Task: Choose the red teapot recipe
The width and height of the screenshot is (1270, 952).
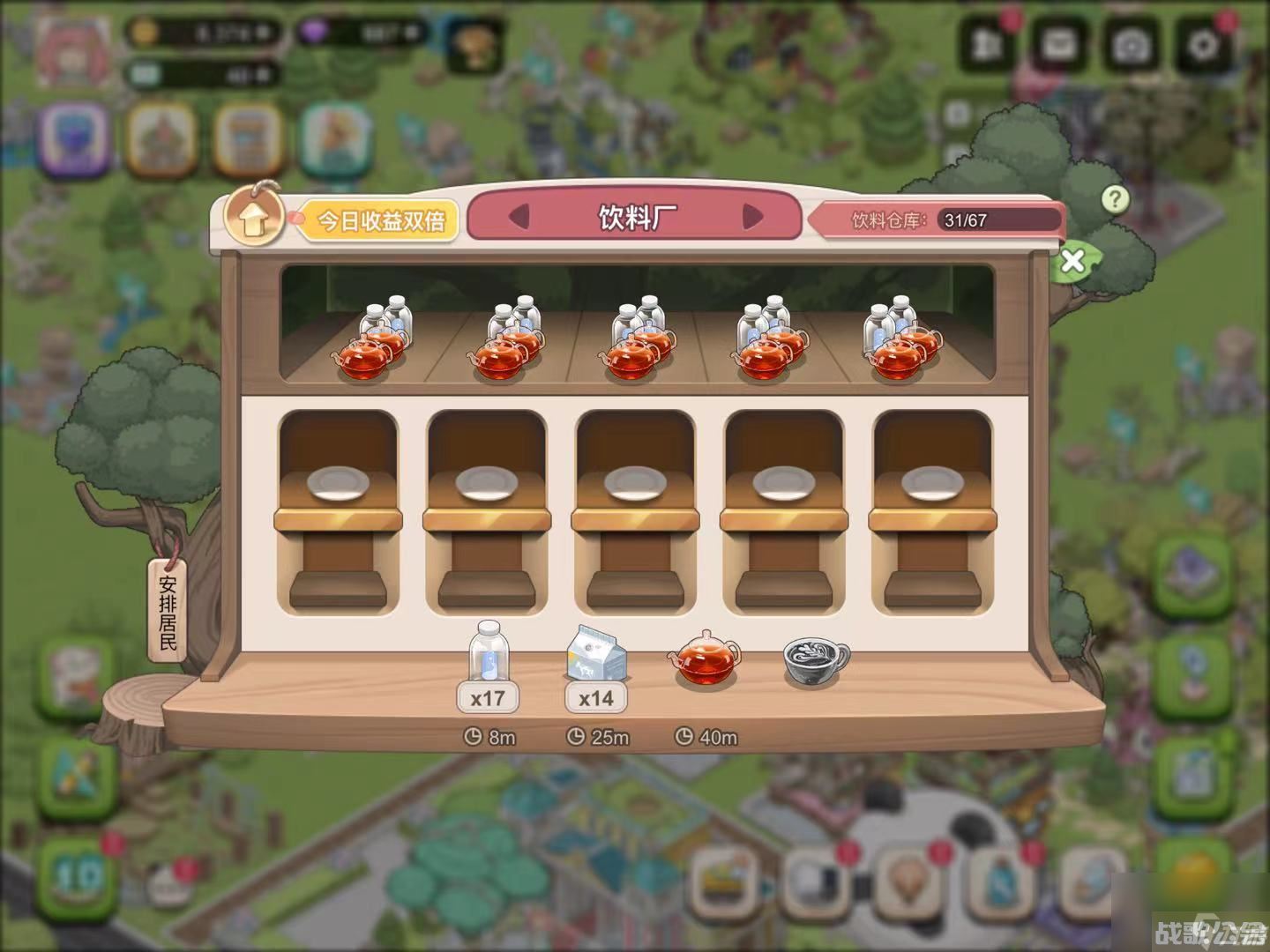Action: [705, 659]
